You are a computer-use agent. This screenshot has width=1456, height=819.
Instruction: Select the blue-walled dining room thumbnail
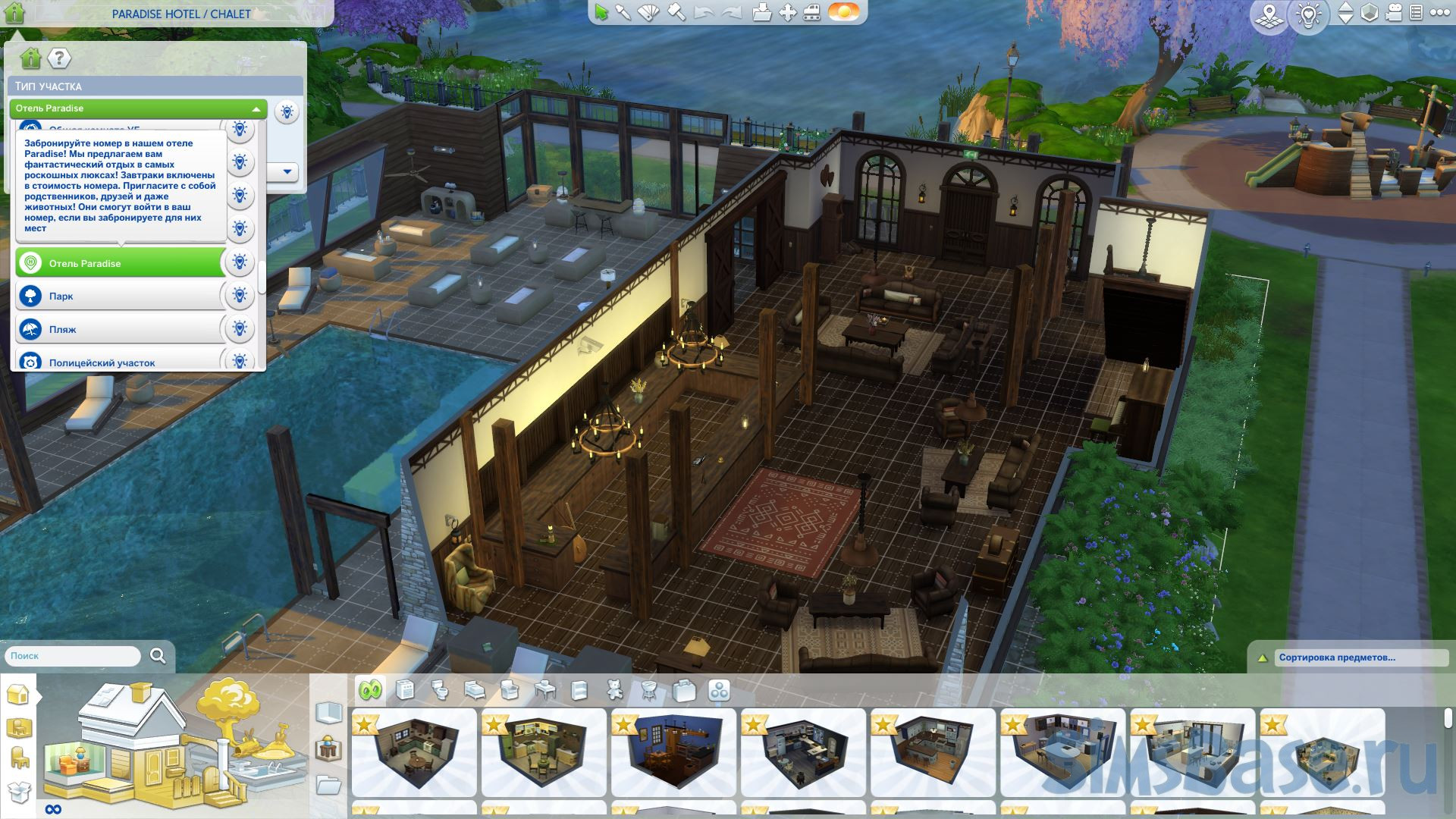point(672,742)
